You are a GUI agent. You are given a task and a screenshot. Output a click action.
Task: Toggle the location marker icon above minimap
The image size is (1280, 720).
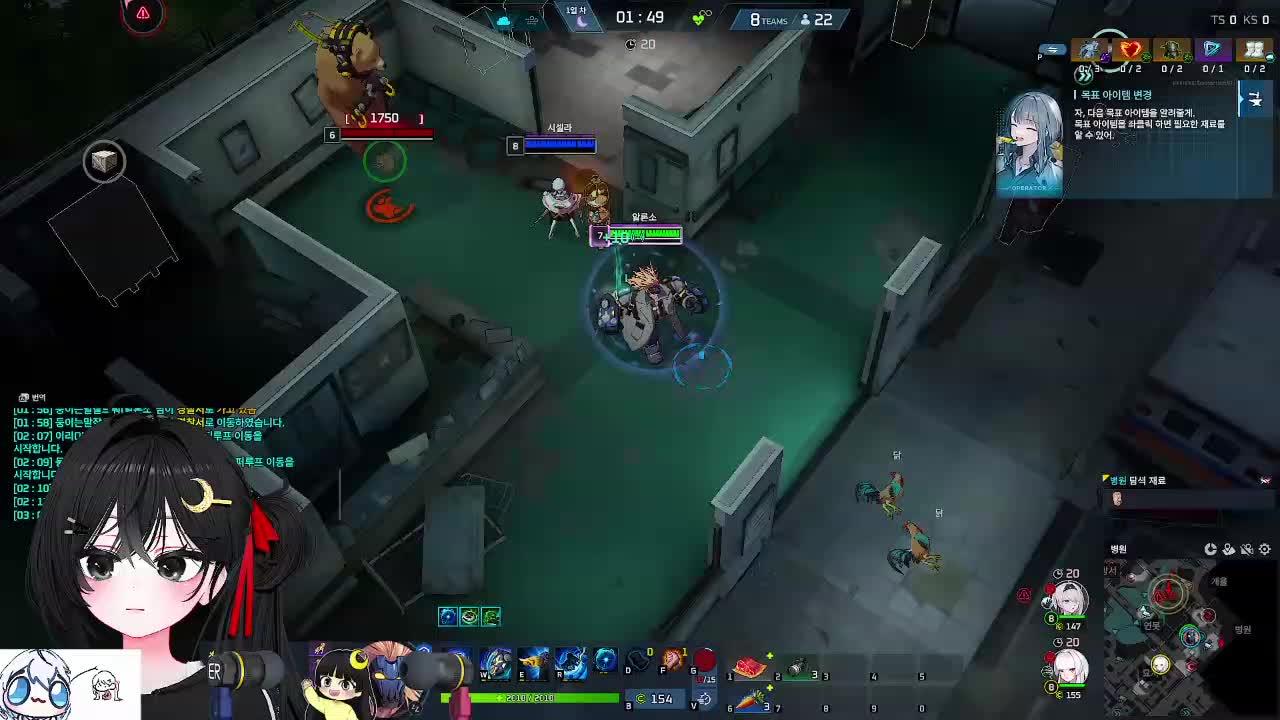pos(1229,549)
